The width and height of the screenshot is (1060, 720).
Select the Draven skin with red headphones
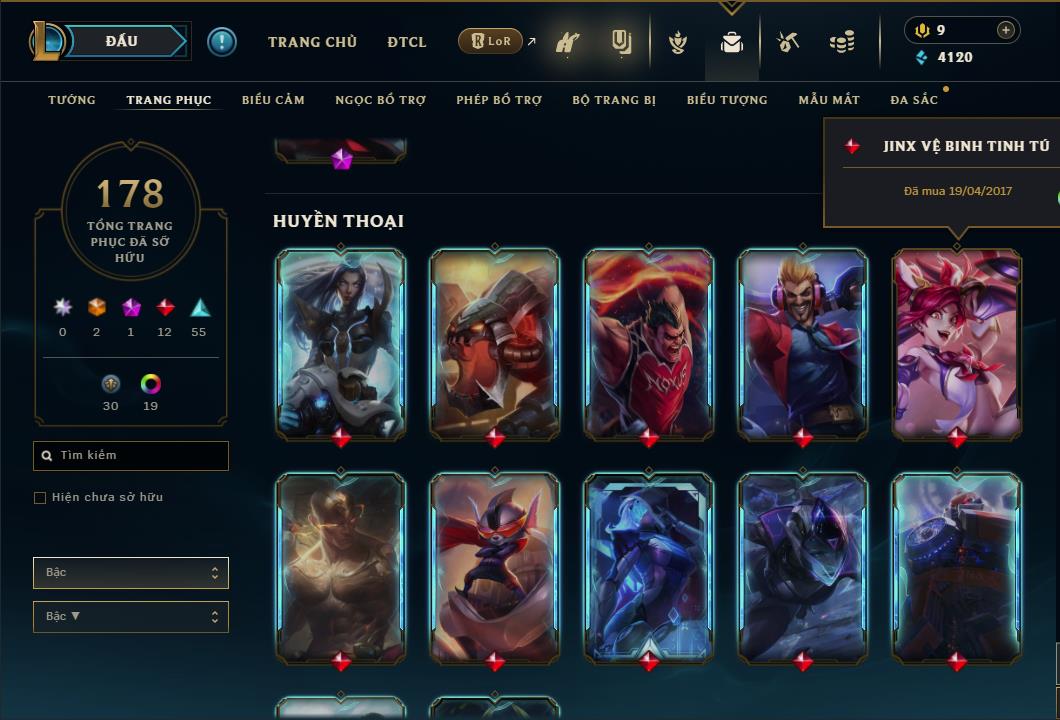(x=802, y=342)
